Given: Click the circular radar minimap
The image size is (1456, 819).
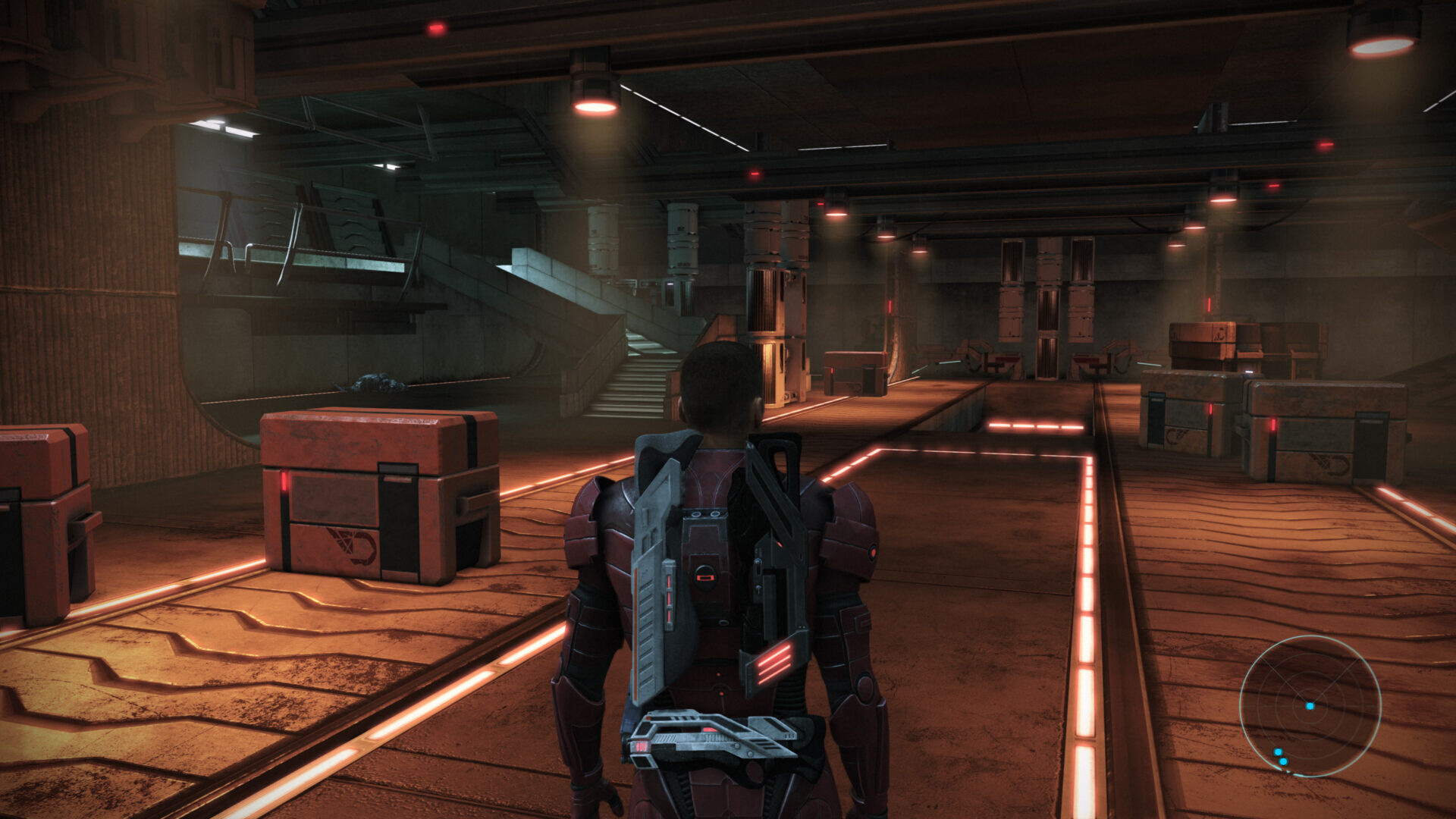Looking at the screenshot, I should [1310, 706].
